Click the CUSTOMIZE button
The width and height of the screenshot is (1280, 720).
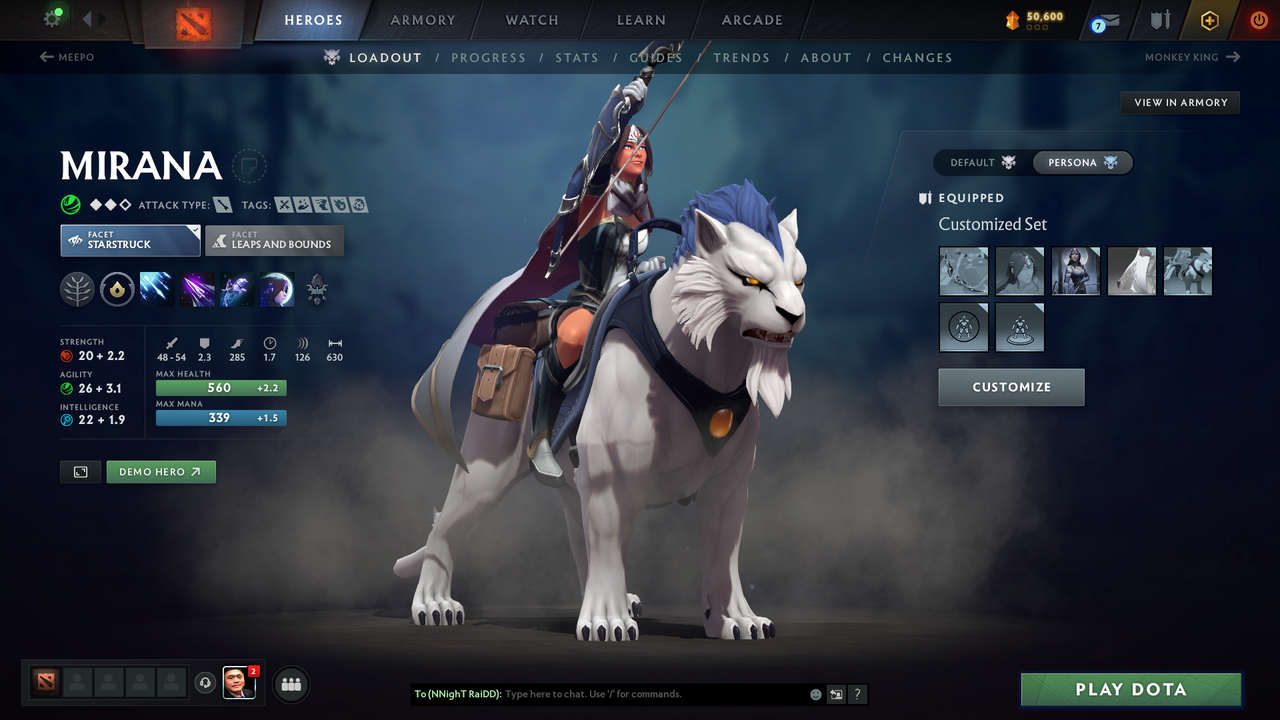(x=1011, y=388)
